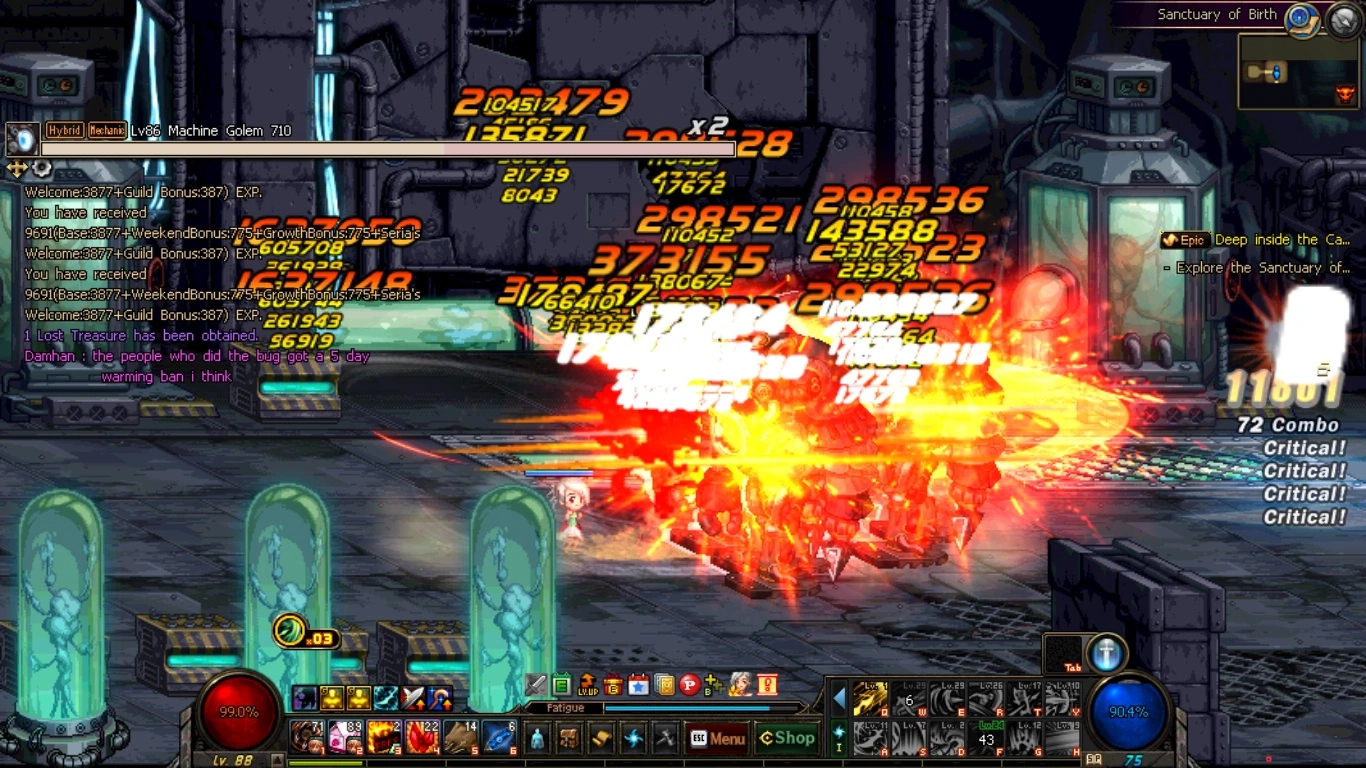Use the flaming FREE item in slot 3
Viewport: 1366px width, 768px height.
(383, 738)
